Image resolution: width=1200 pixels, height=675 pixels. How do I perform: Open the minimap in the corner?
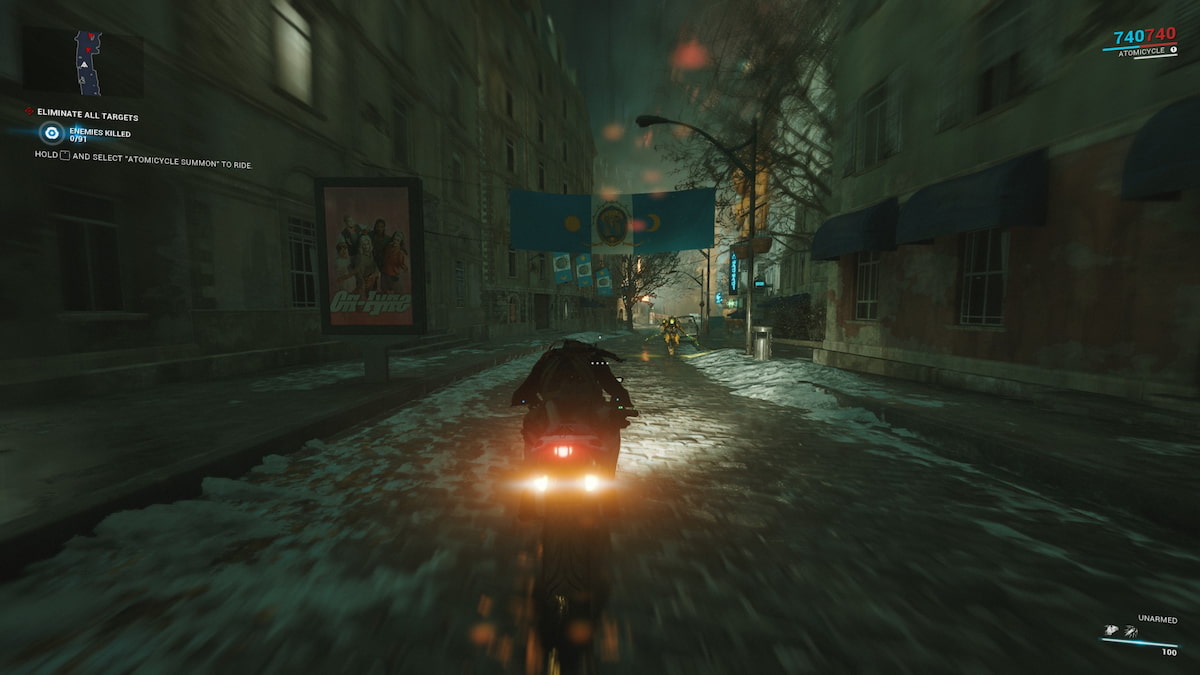point(88,61)
